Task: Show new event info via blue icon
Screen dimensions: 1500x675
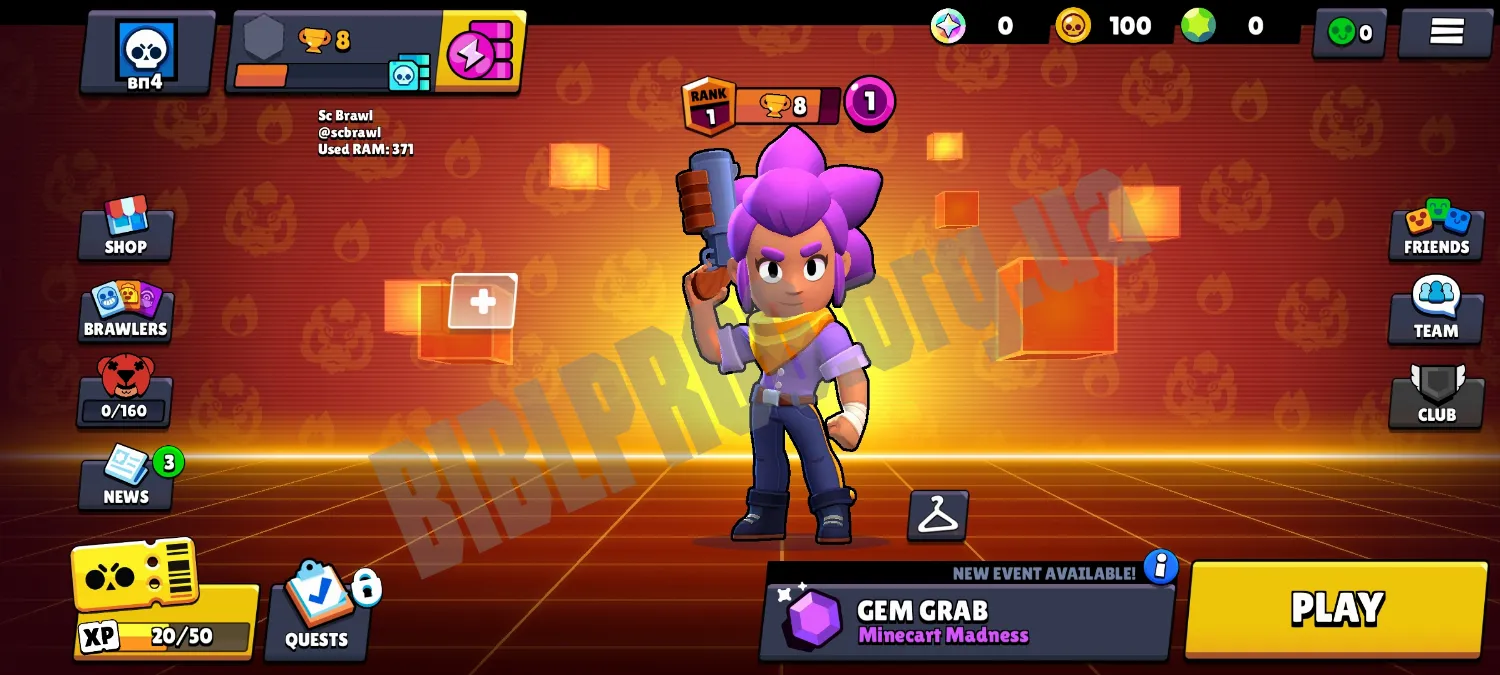Action: pyautogui.click(x=1160, y=567)
